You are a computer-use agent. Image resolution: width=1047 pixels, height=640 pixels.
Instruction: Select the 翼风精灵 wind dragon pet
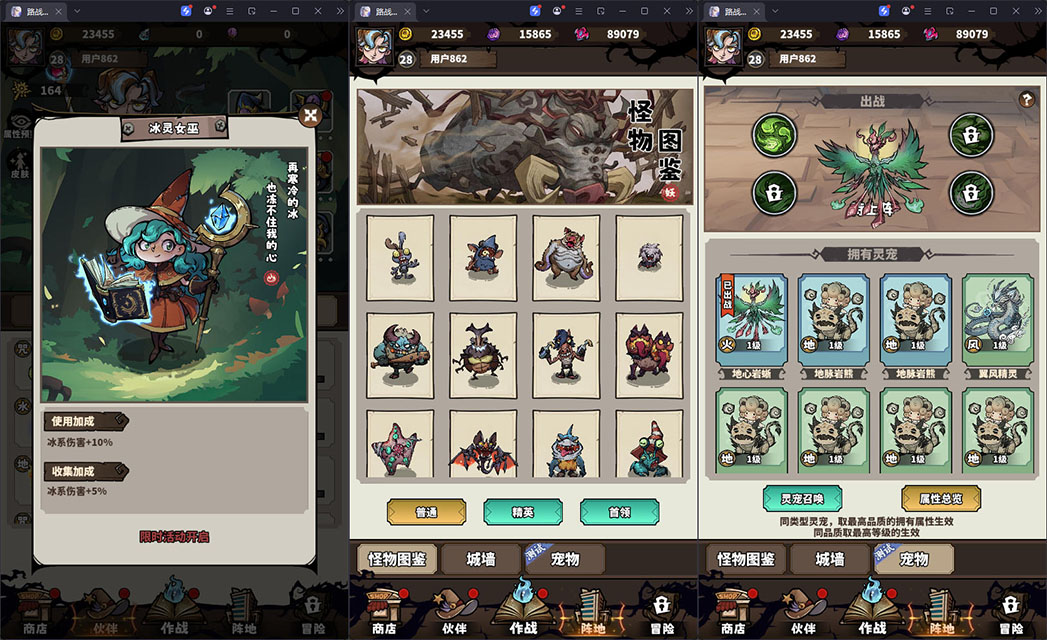(997, 318)
